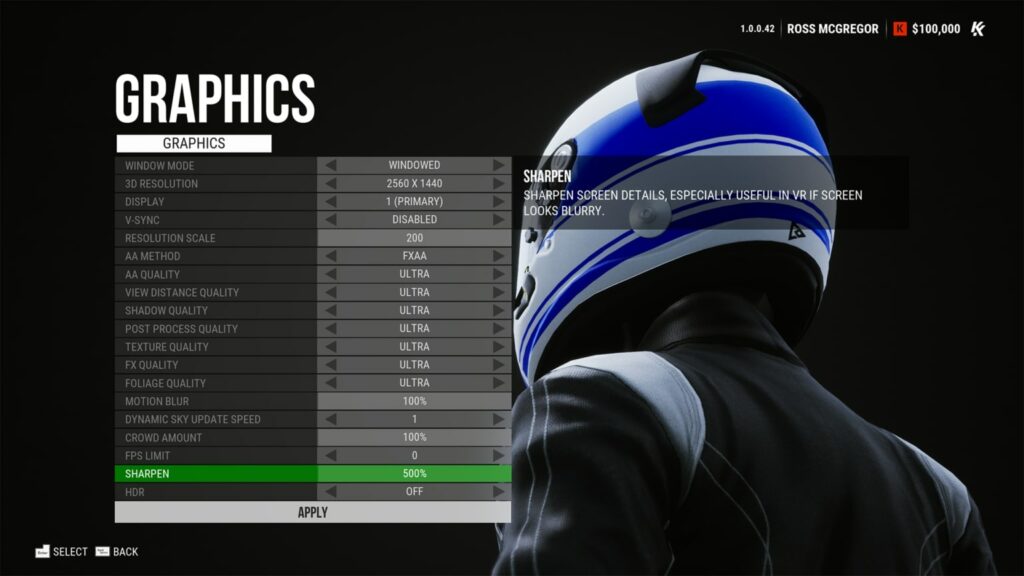The width and height of the screenshot is (1024, 576).
Task: Click the right arrow for Foliage Quality
Action: (x=498, y=383)
